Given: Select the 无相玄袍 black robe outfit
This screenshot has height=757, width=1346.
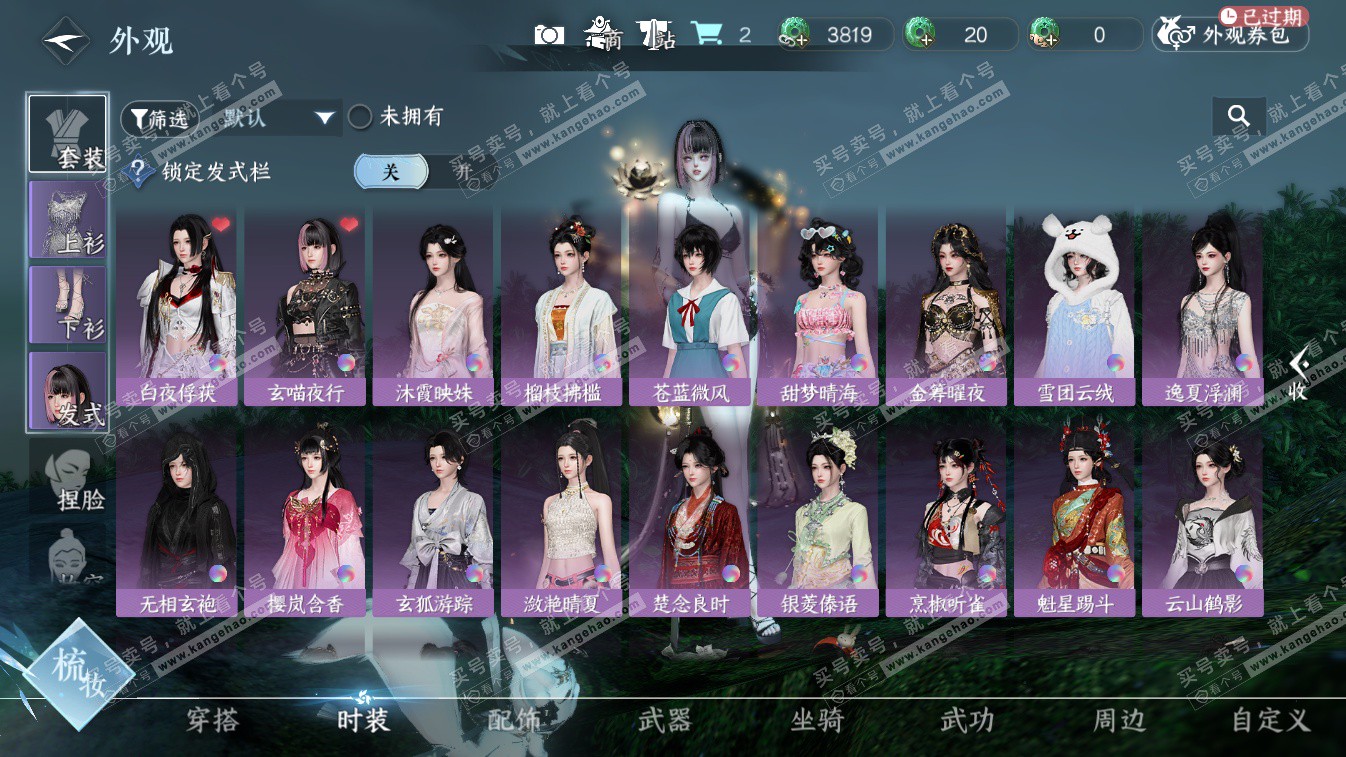Looking at the screenshot, I should [x=177, y=518].
